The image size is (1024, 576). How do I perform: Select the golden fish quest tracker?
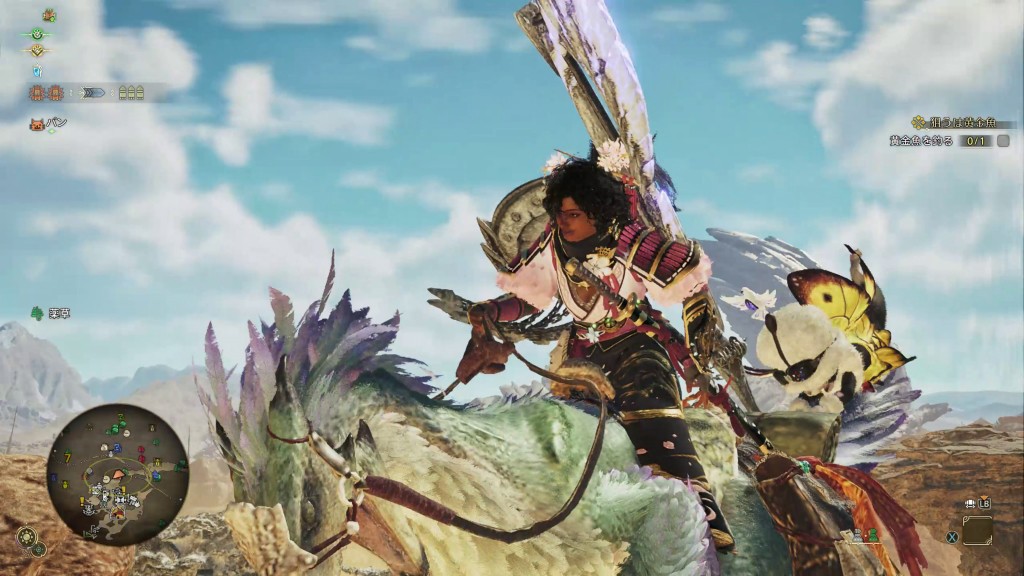(950, 141)
